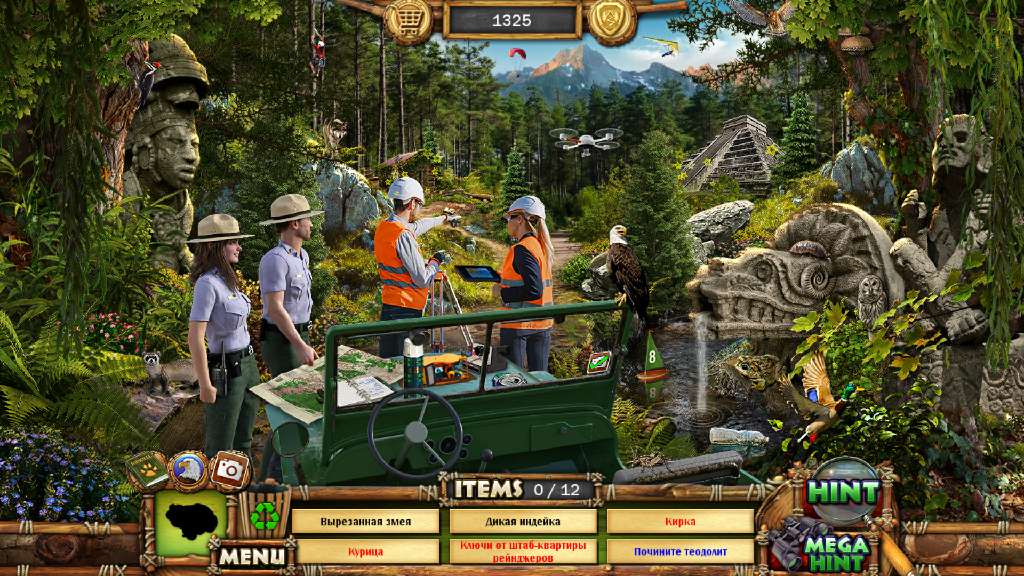Show the black silhouette item panel
1024x576 pixels.
coord(190,521)
